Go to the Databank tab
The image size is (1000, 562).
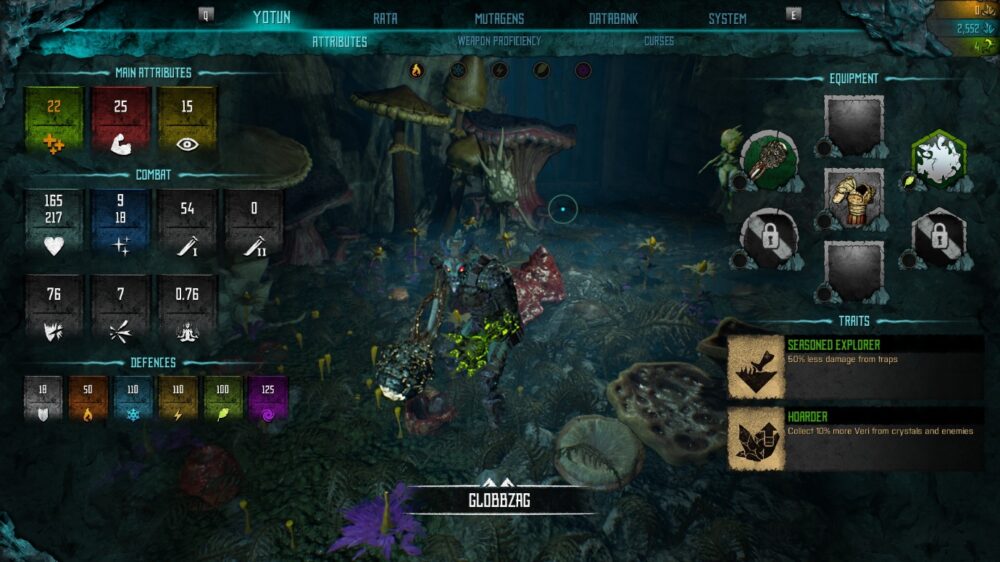coord(614,18)
